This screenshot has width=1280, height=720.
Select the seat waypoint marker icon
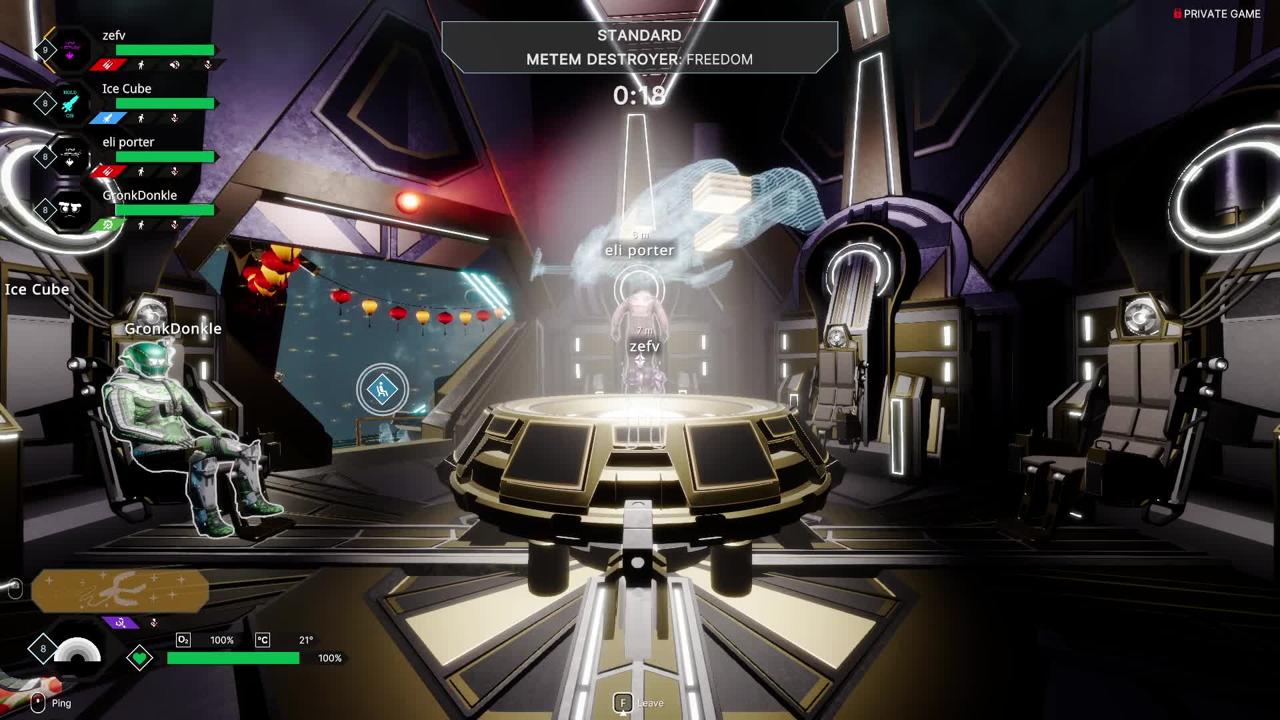pyautogui.click(x=381, y=390)
